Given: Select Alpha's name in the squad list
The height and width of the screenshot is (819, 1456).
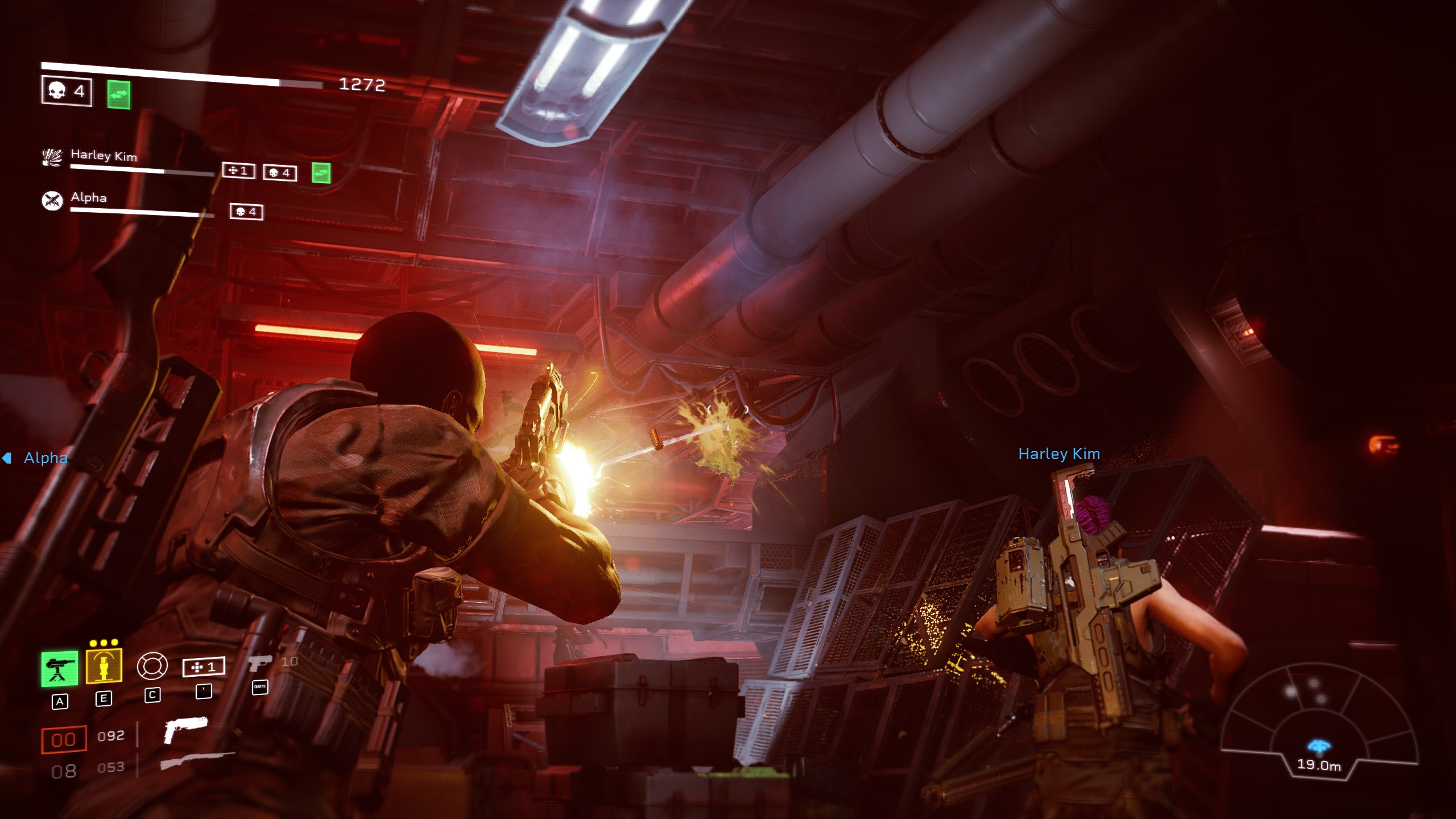Looking at the screenshot, I should (x=89, y=197).
